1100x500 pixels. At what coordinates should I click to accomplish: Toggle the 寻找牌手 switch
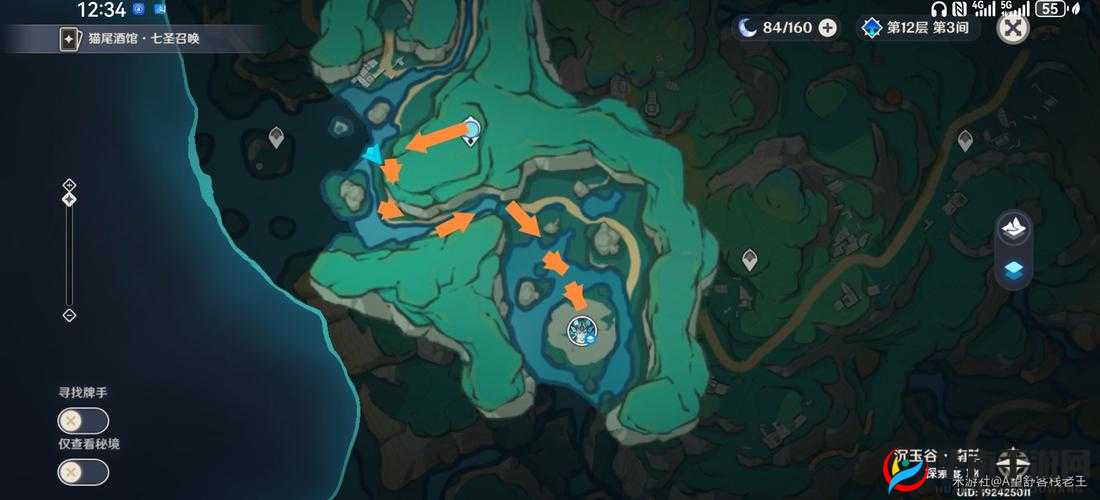[x=83, y=421]
